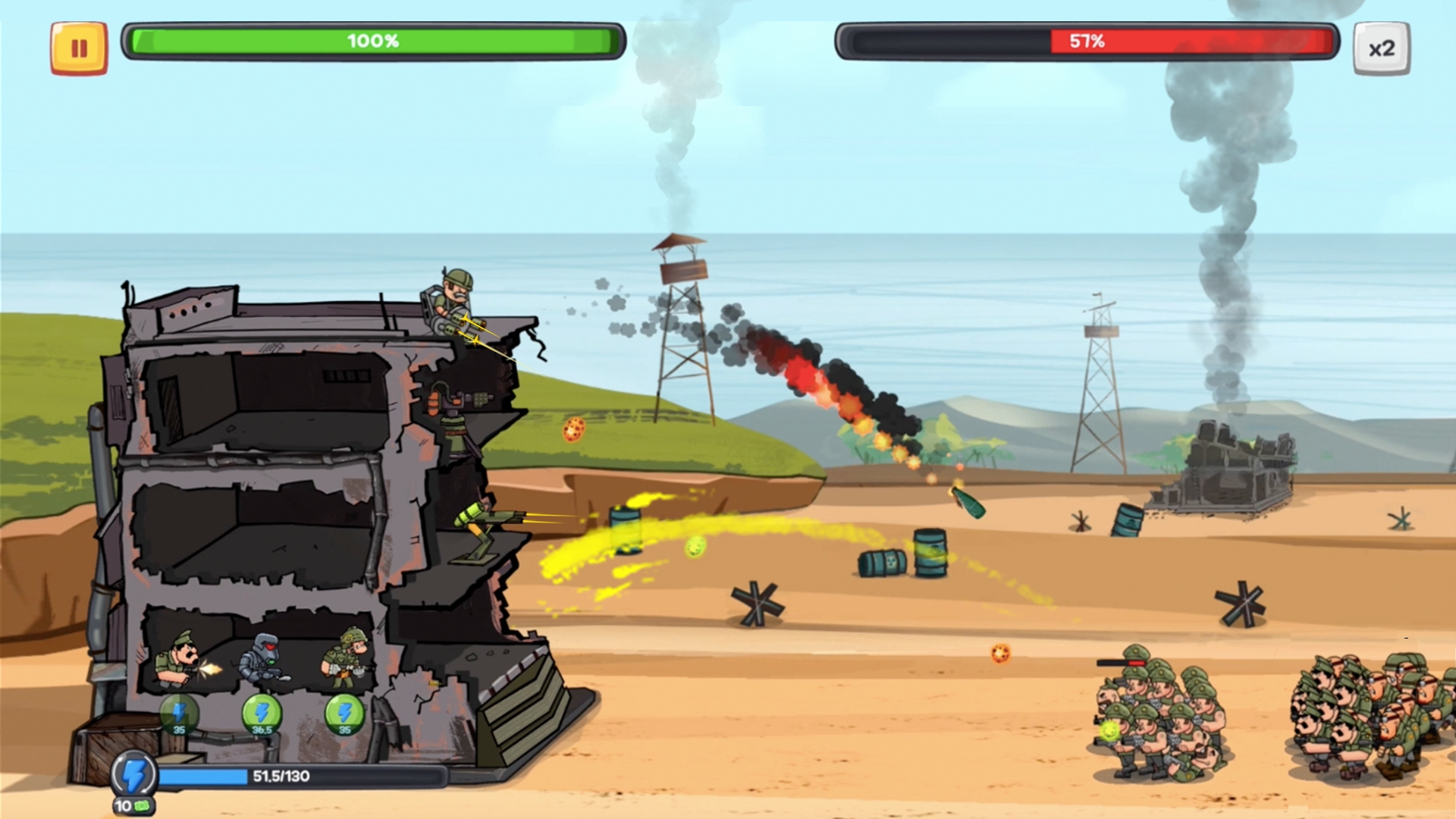
Task: Activate the officer's 35-energy ability button
Action: 179,714
